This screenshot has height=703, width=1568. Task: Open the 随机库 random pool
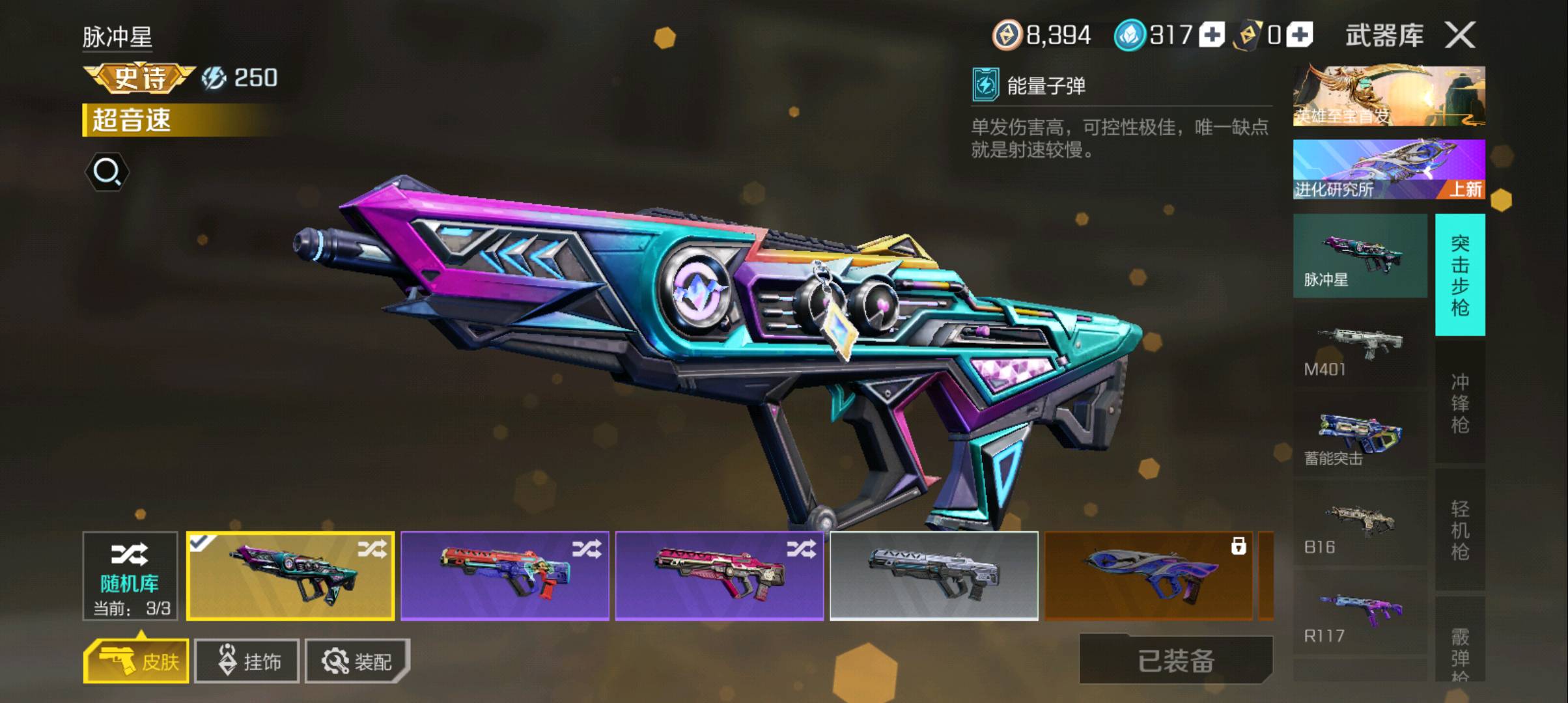click(x=130, y=576)
